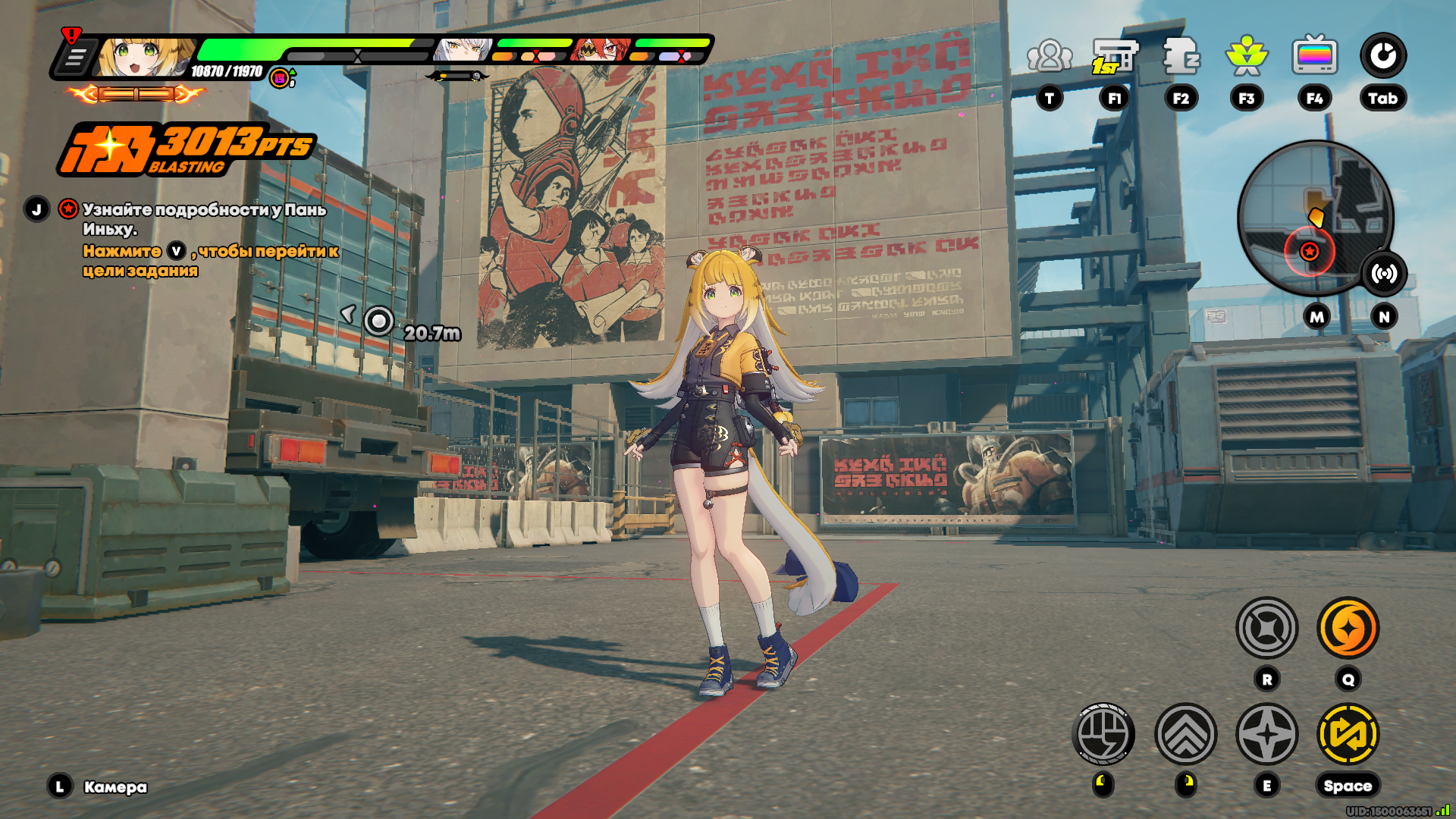1456x819 pixels.
Task: Activate the basic attack fist button
Action: [x=1103, y=734]
